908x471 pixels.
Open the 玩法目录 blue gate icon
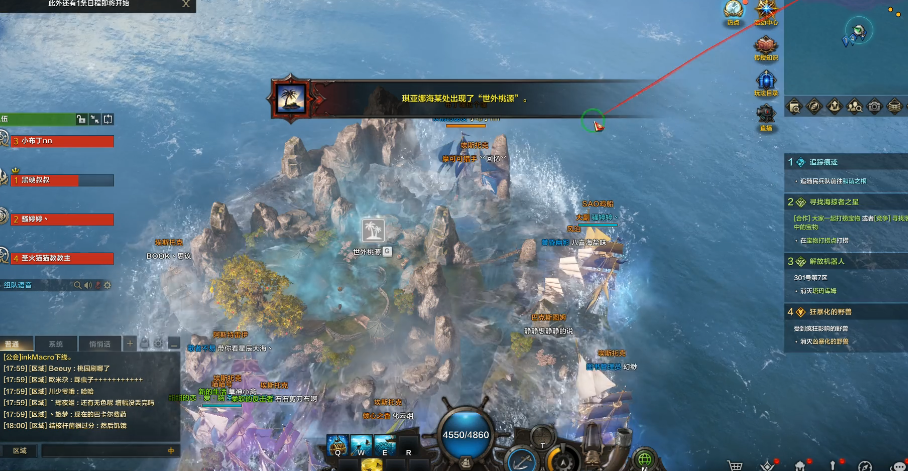766,80
